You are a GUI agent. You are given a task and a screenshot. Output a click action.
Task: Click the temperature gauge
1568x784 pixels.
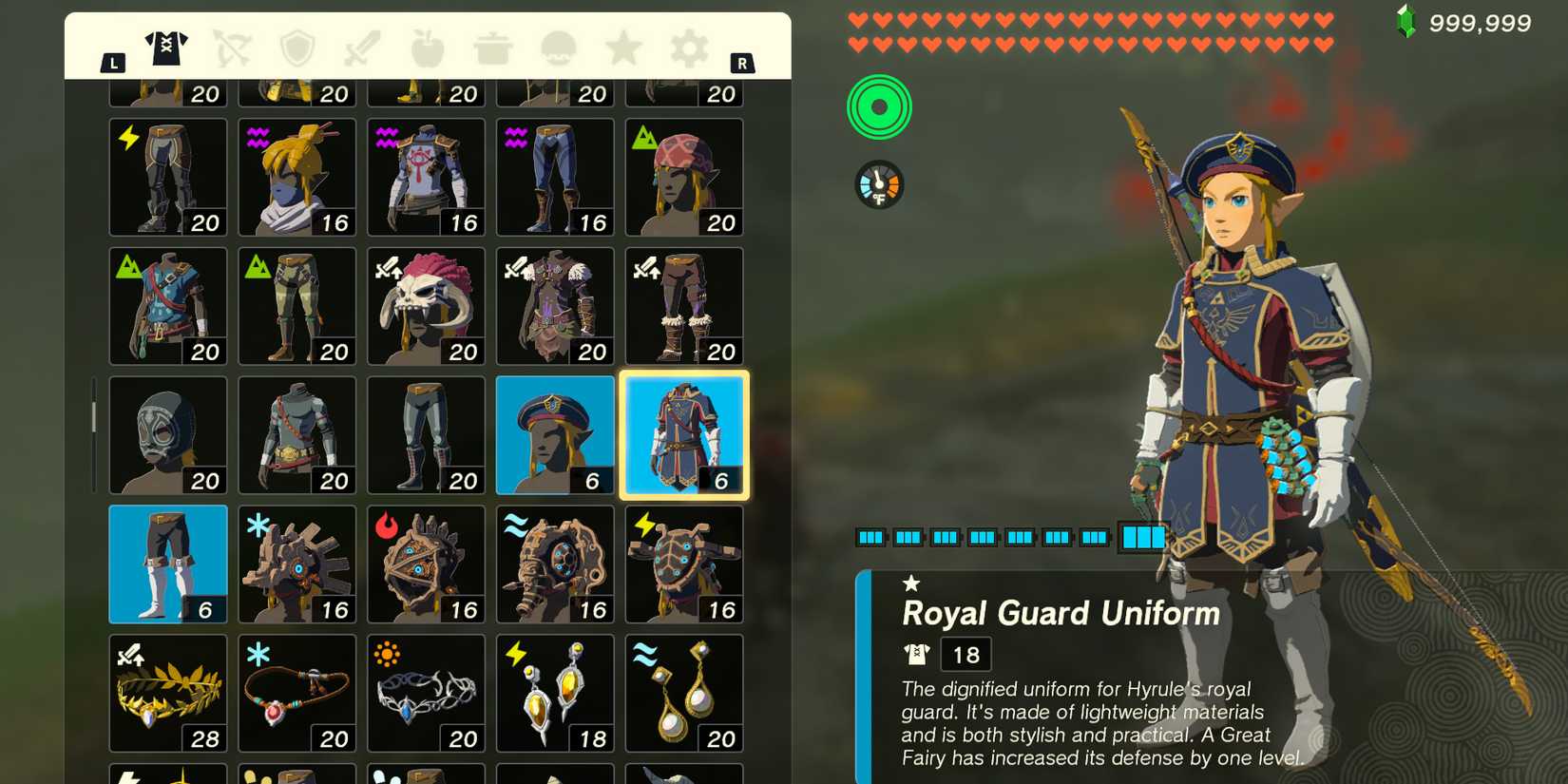[878, 185]
